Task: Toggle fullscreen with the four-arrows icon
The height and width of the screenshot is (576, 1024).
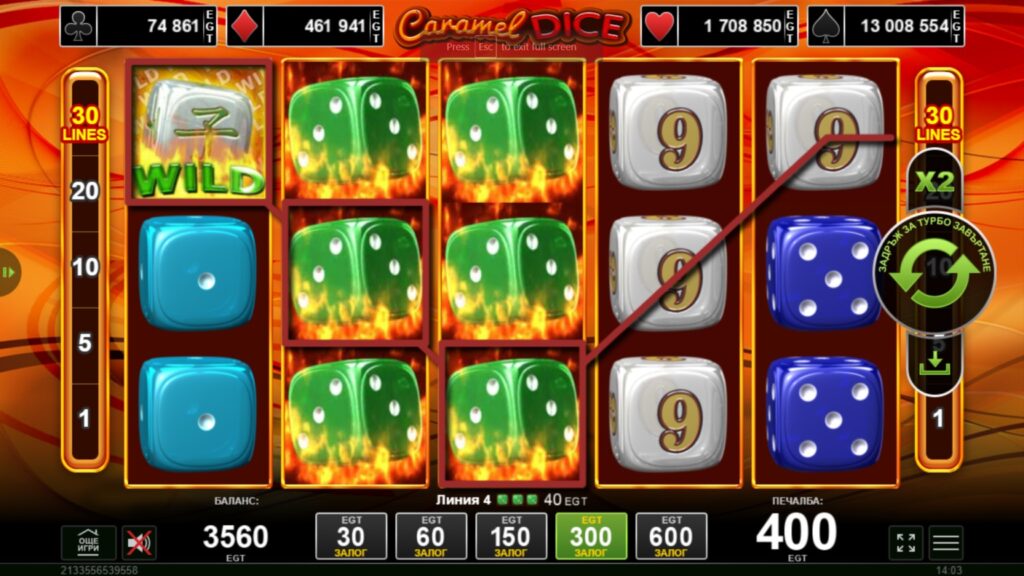Action: (x=905, y=542)
